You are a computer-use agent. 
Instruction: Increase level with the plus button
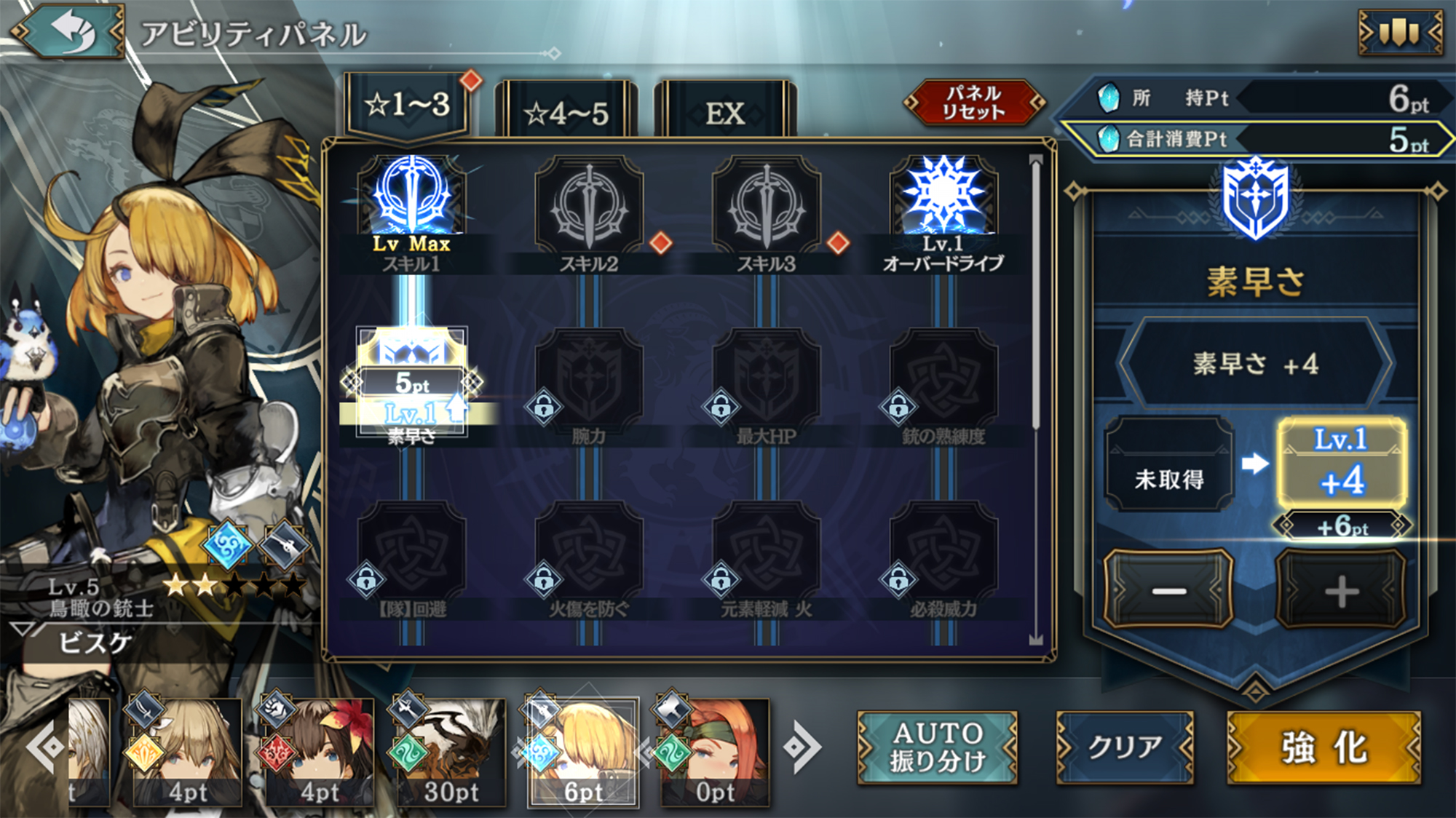pos(1341,589)
